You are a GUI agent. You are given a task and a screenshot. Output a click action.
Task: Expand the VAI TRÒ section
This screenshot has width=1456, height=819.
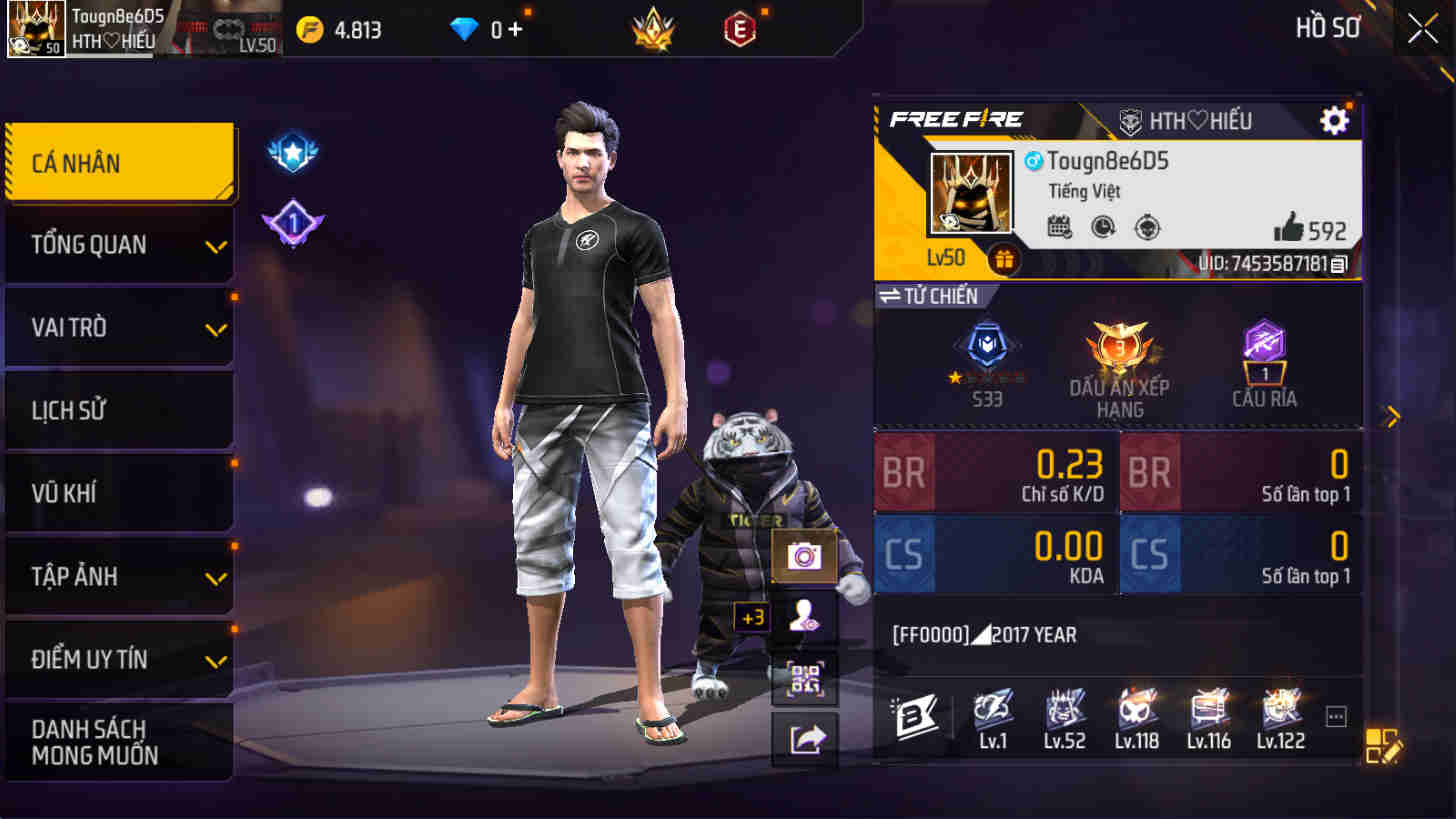(119, 327)
